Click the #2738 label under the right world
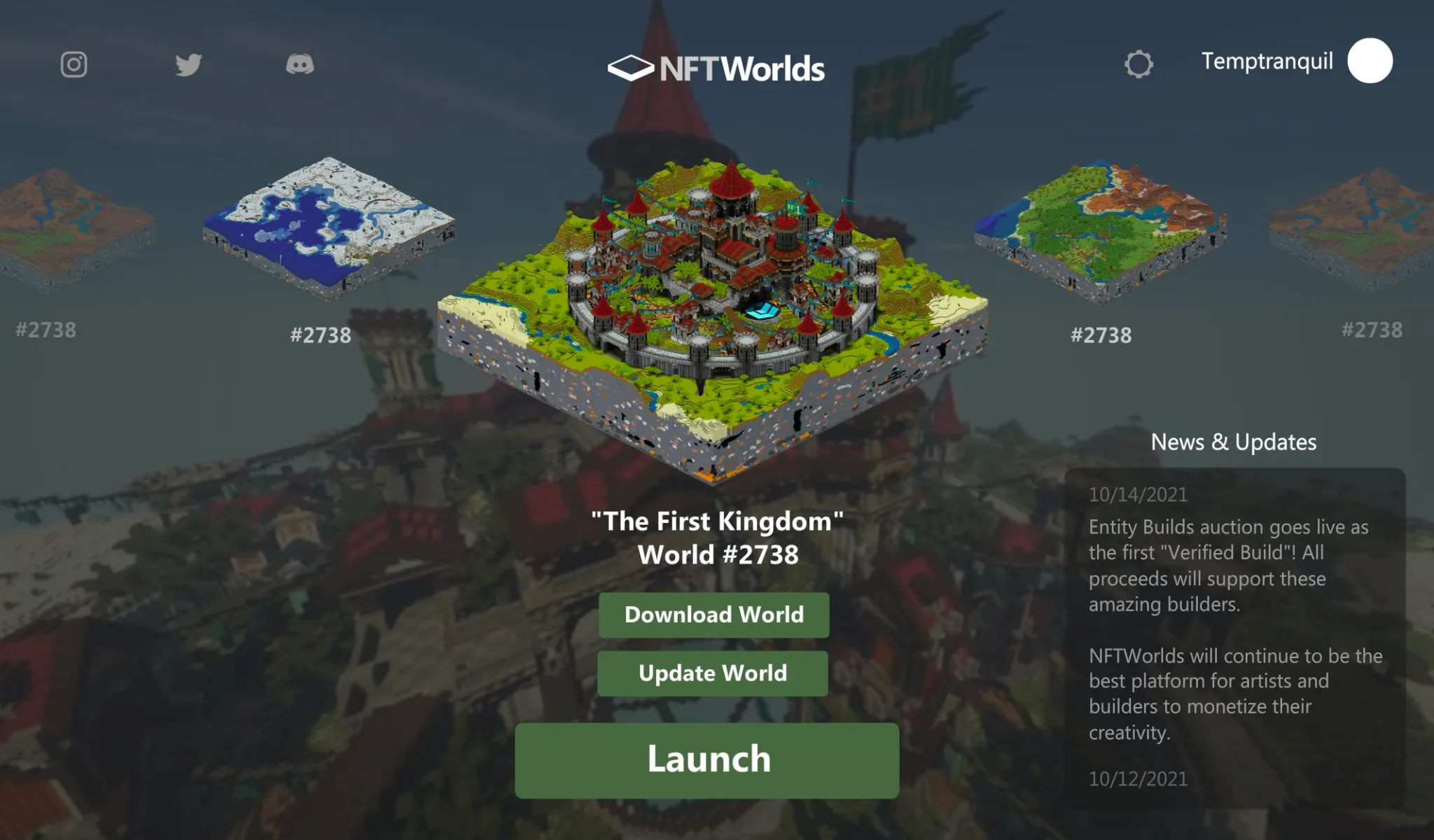 [1101, 336]
